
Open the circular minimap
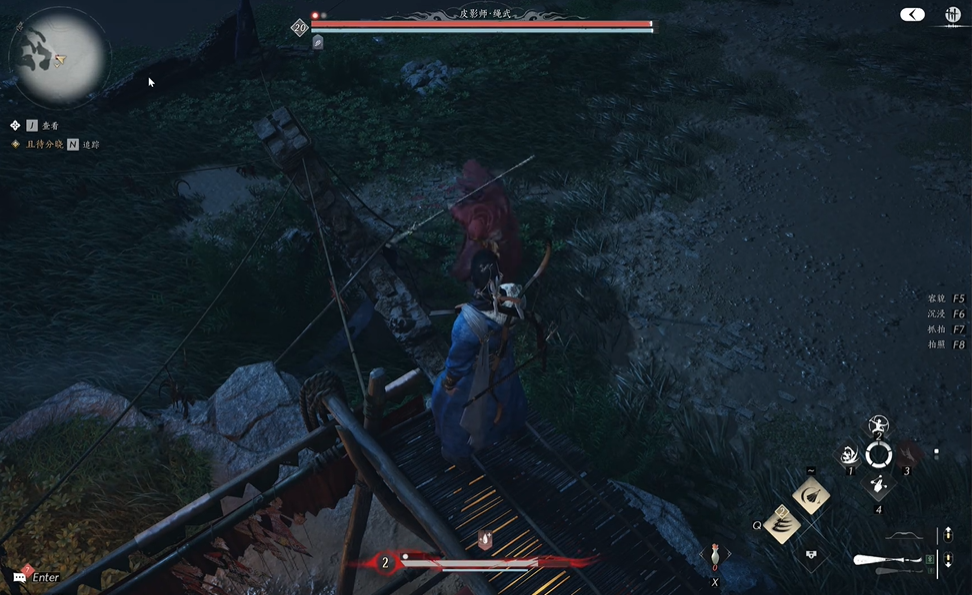[x=59, y=57]
